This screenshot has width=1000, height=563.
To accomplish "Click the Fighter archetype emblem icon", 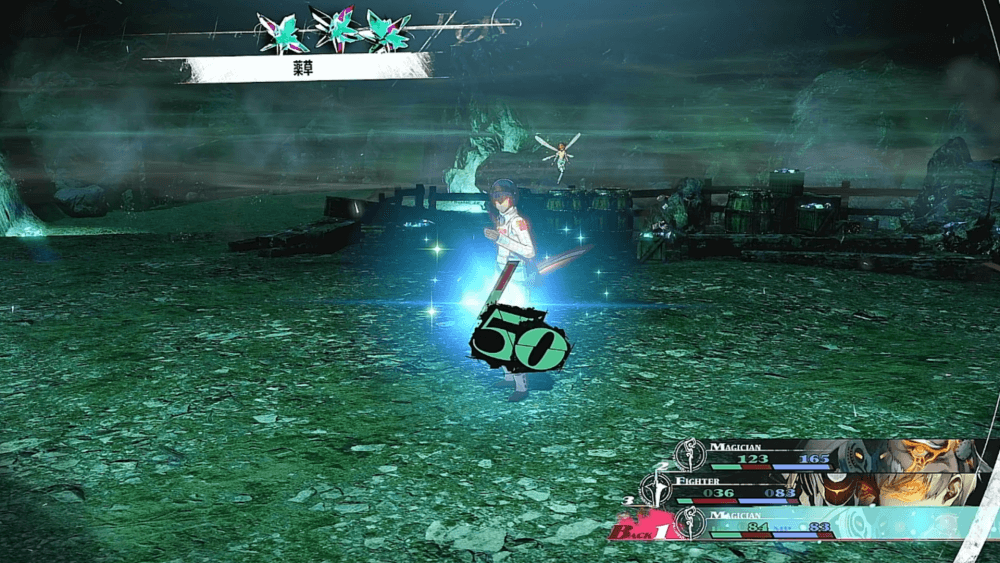I will pyautogui.click(x=656, y=489).
